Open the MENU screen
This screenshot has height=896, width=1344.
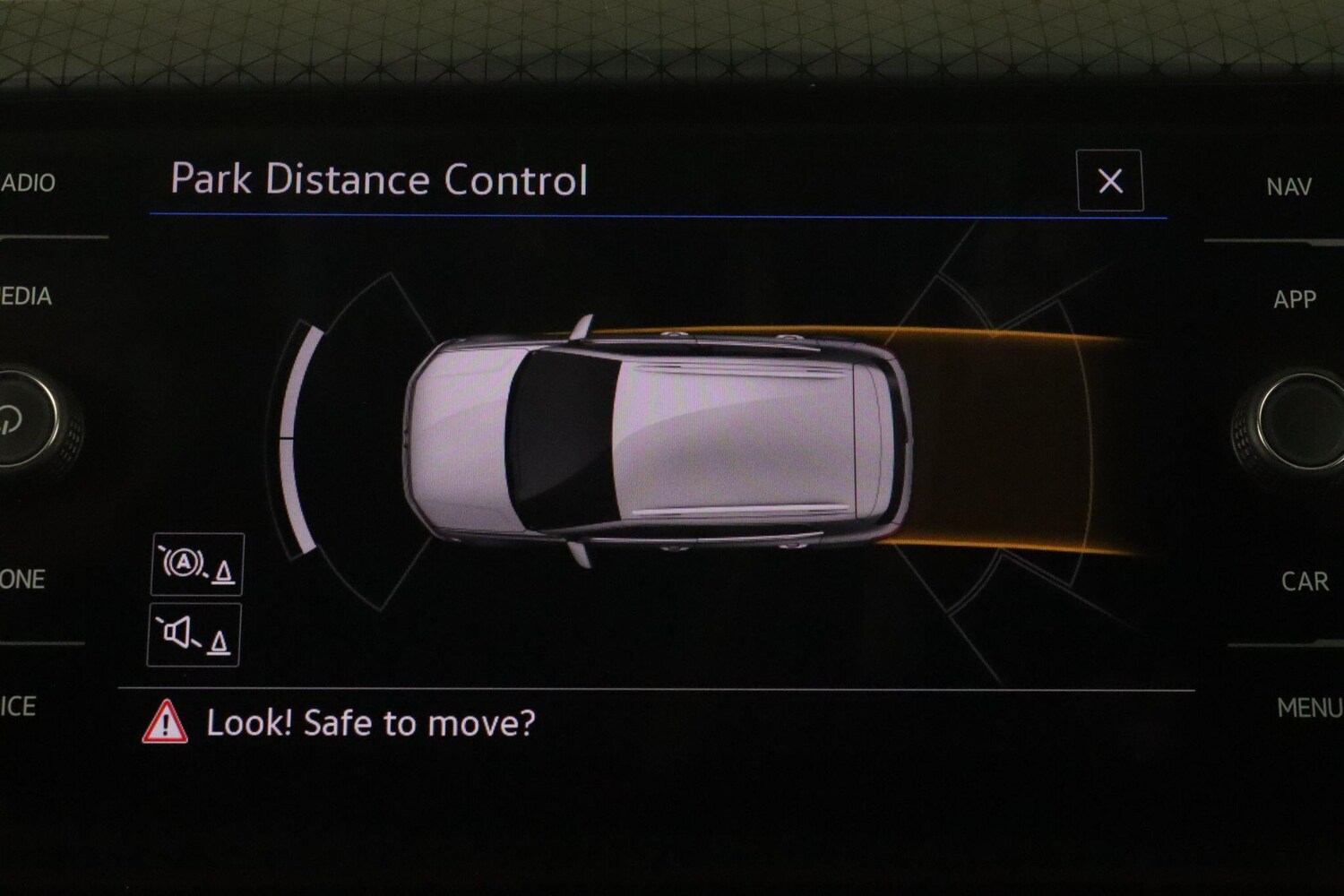click(x=1308, y=708)
